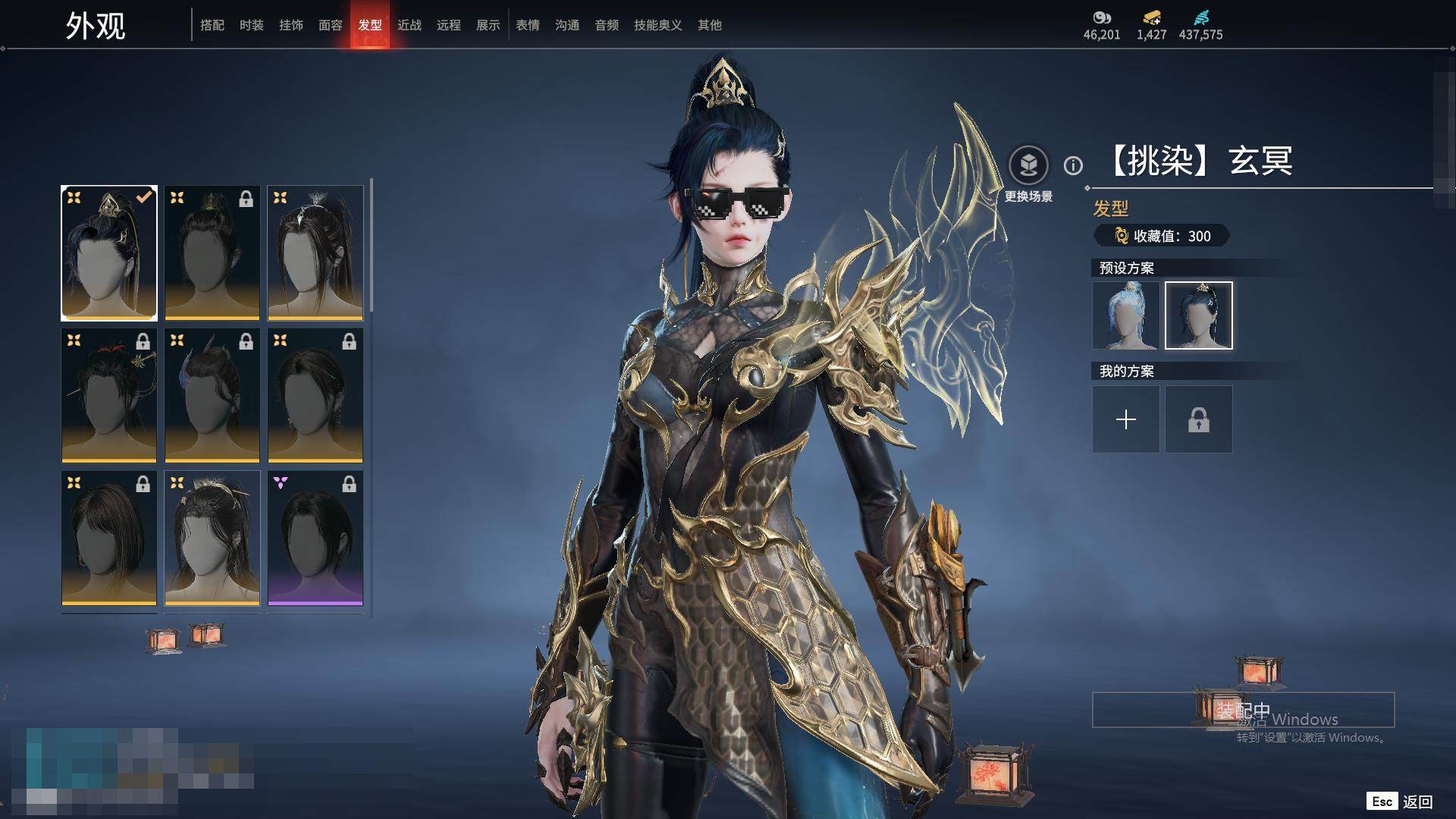This screenshot has width=1456, height=819.
Task: Switch to the 音频 tab
Action: point(607,25)
